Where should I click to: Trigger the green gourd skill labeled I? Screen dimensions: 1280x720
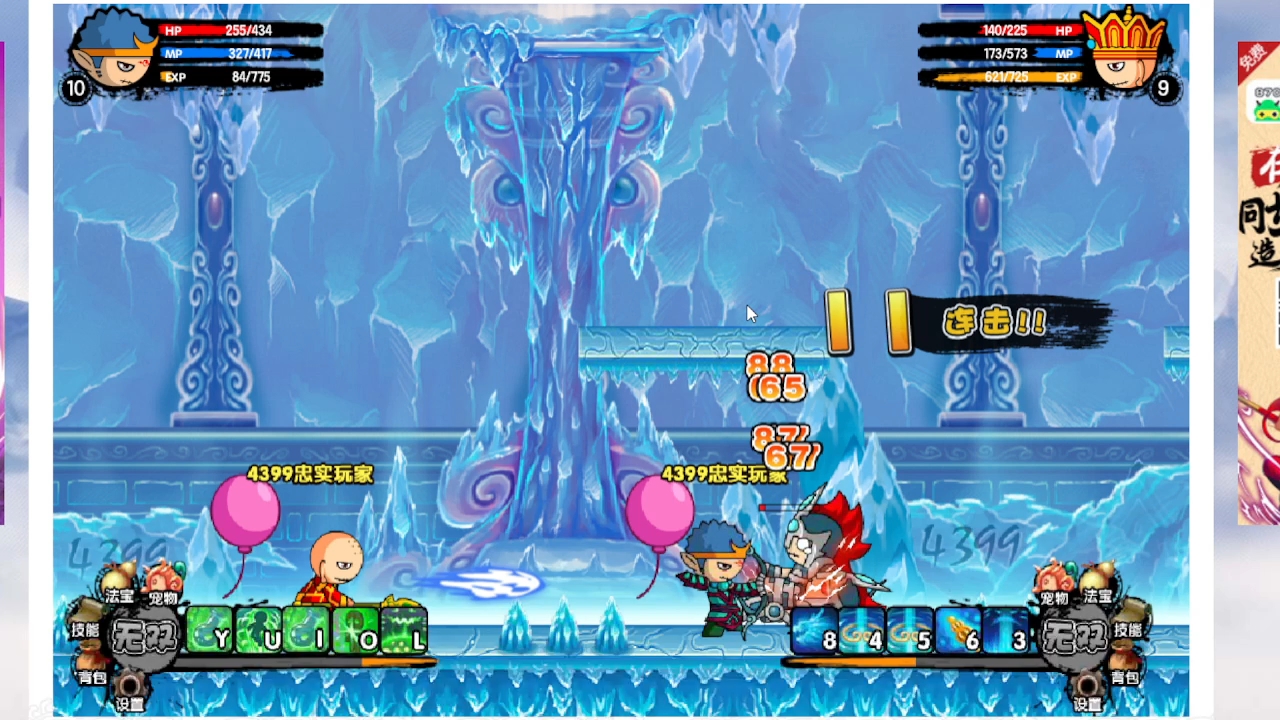[x=306, y=630]
